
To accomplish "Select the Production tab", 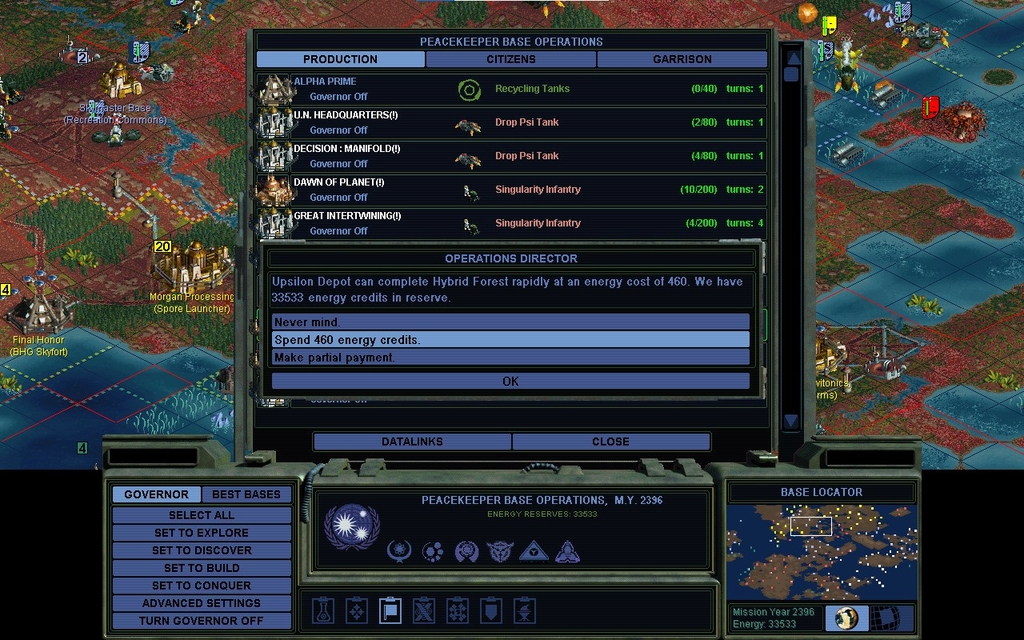I will (340, 59).
